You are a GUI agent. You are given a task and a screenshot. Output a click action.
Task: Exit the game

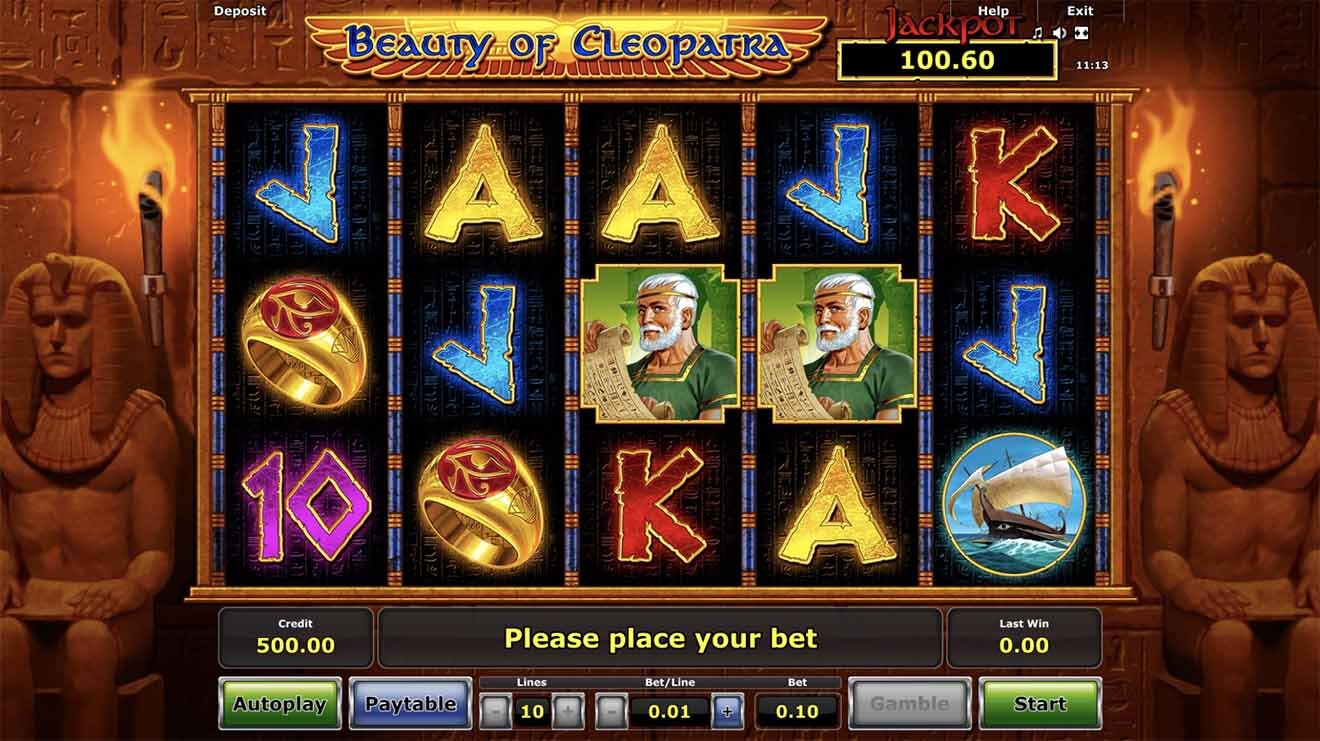(1080, 11)
